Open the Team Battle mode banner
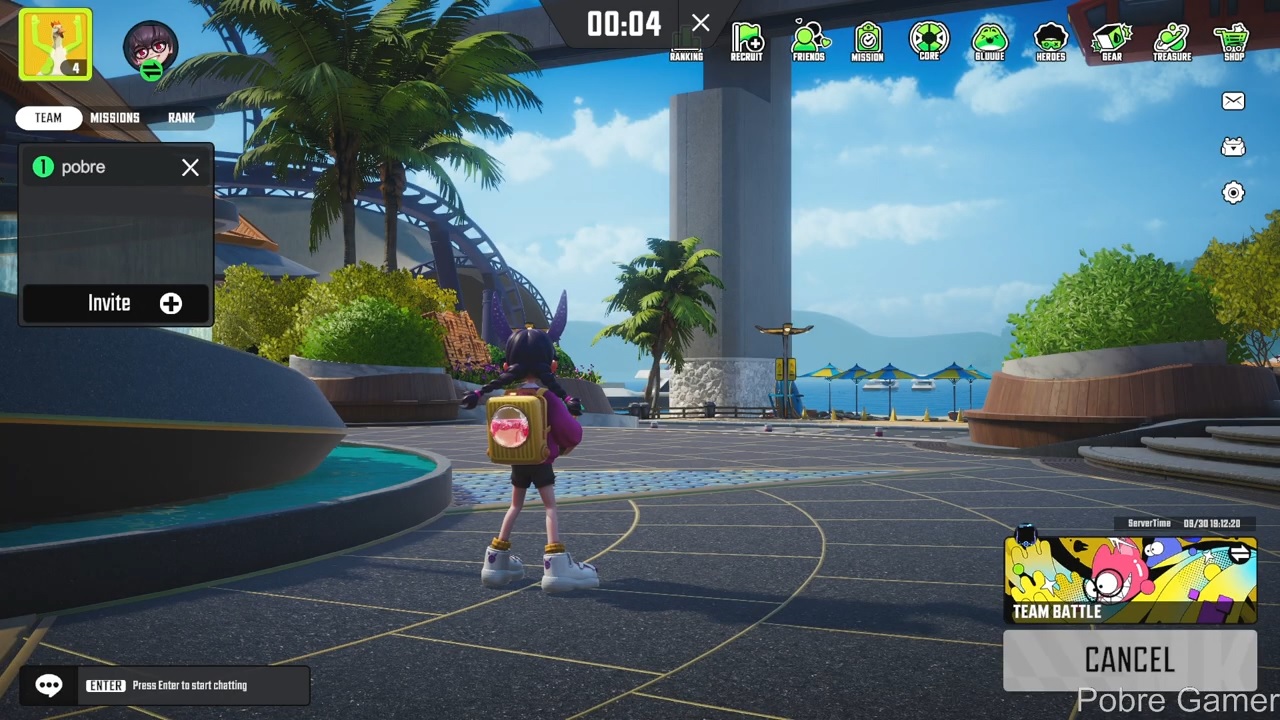This screenshot has height=720, width=1280. tap(1130, 581)
